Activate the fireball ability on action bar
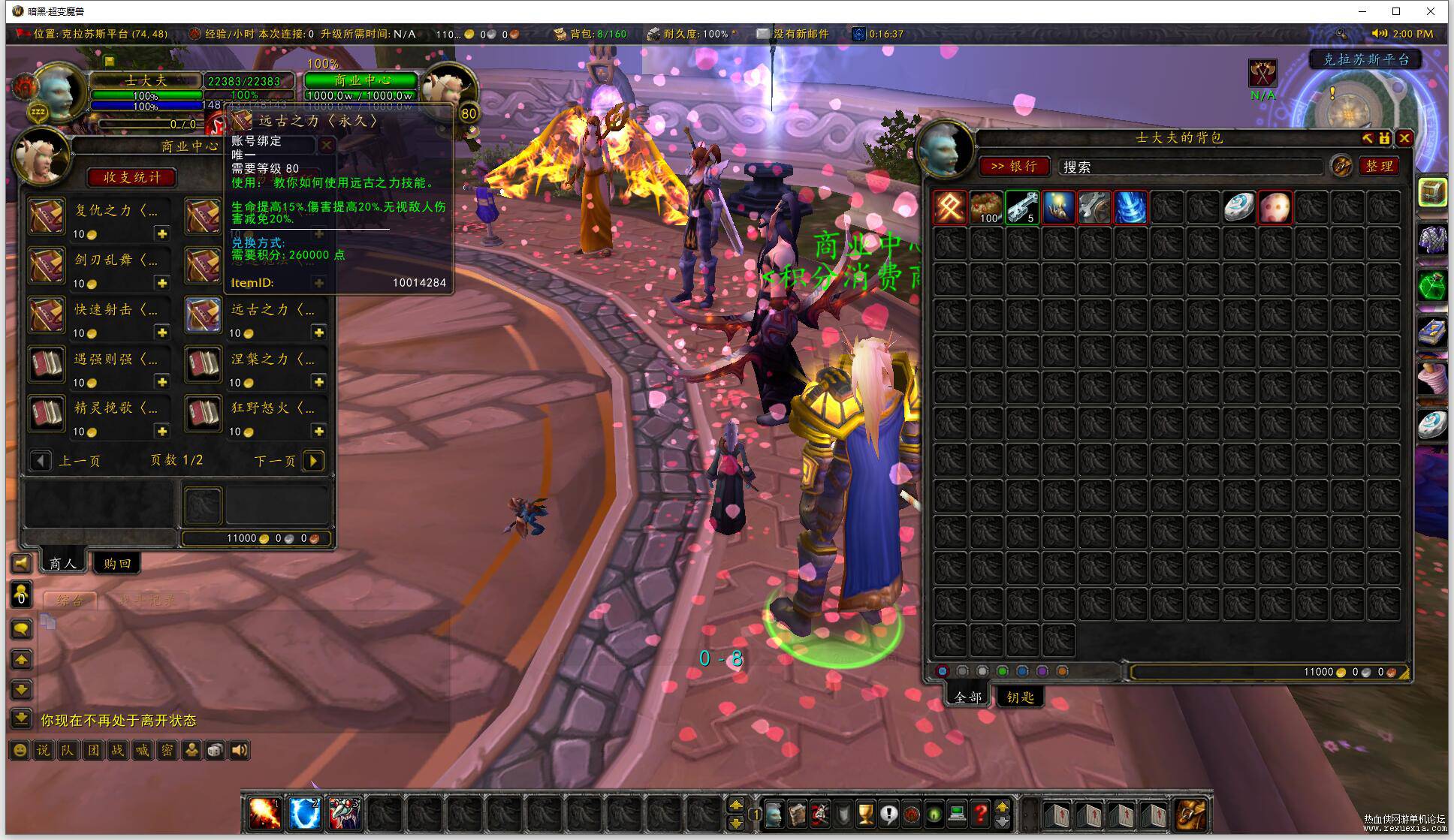 click(x=264, y=814)
